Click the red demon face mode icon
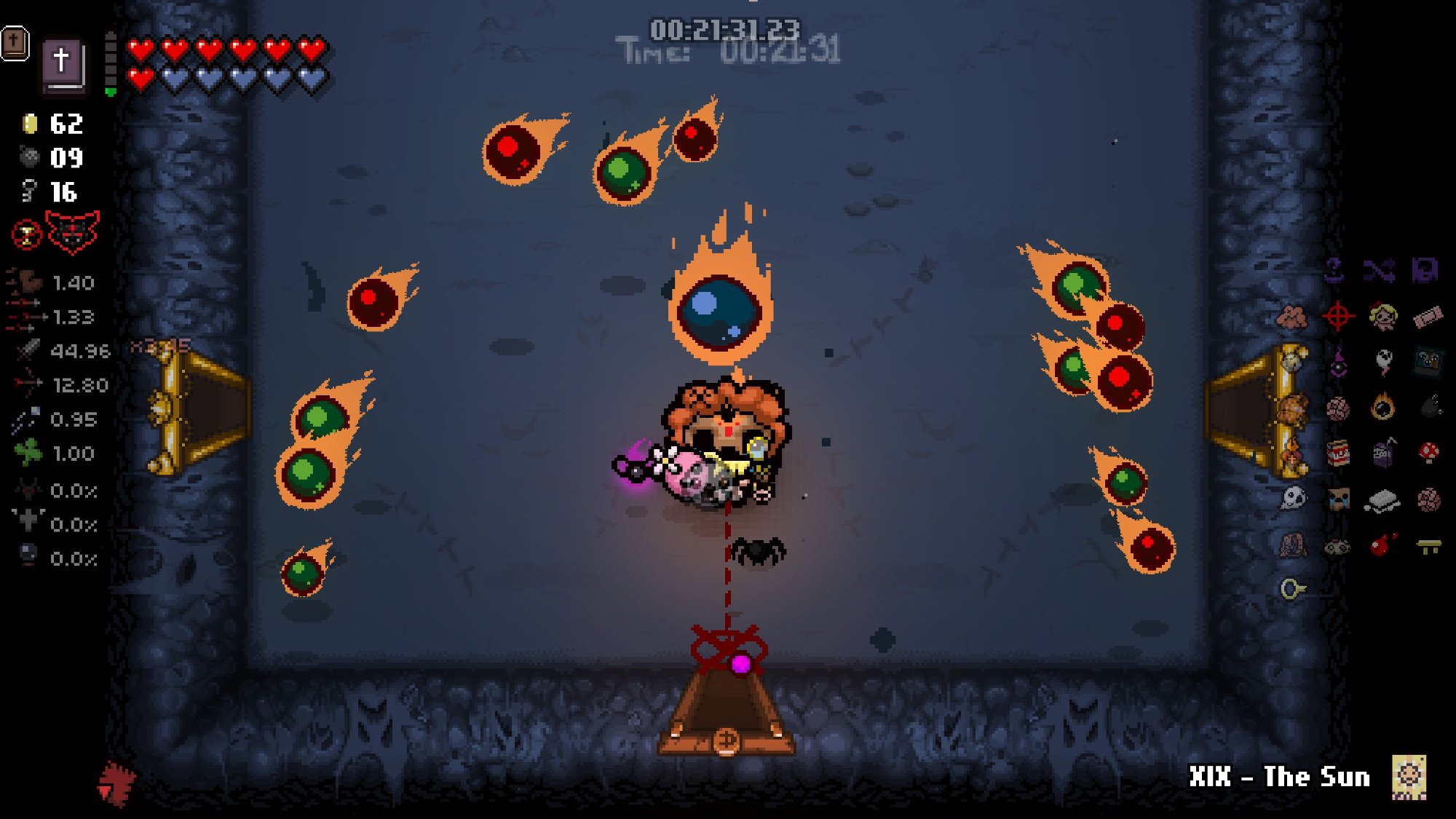The image size is (1456, 819). tap(72, 232)
